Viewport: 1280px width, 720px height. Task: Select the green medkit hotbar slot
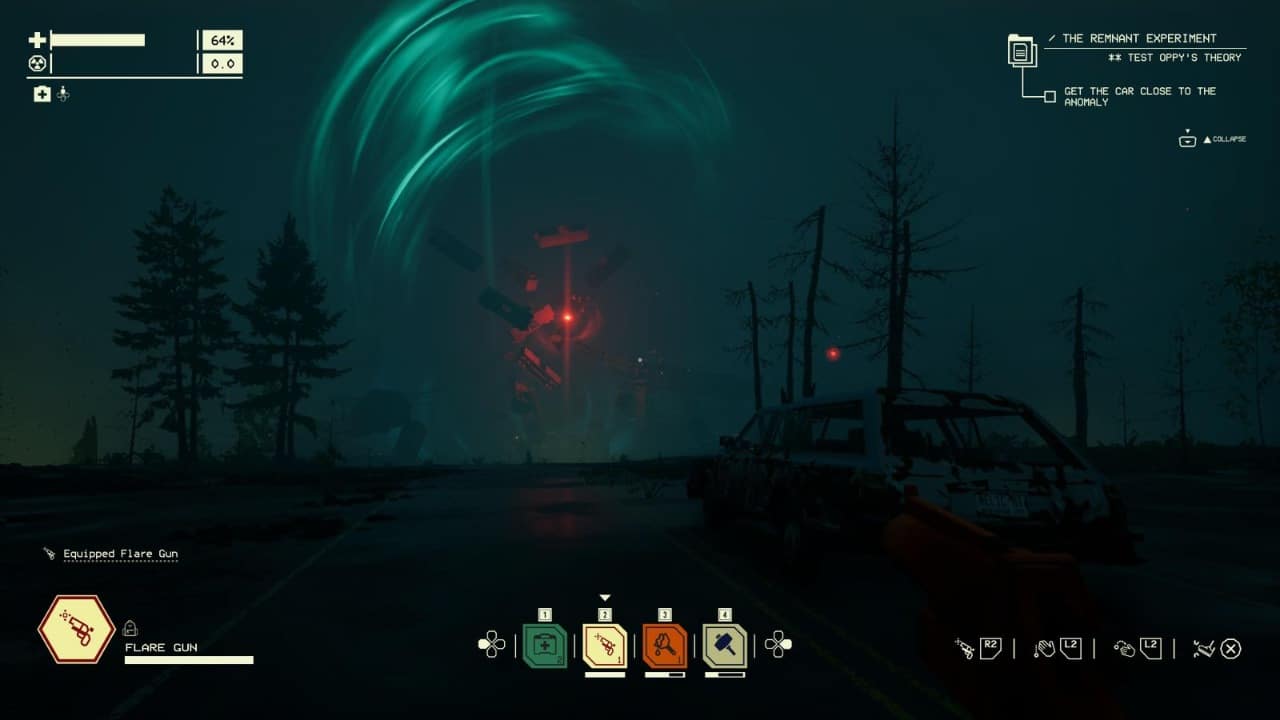point(545,645)
